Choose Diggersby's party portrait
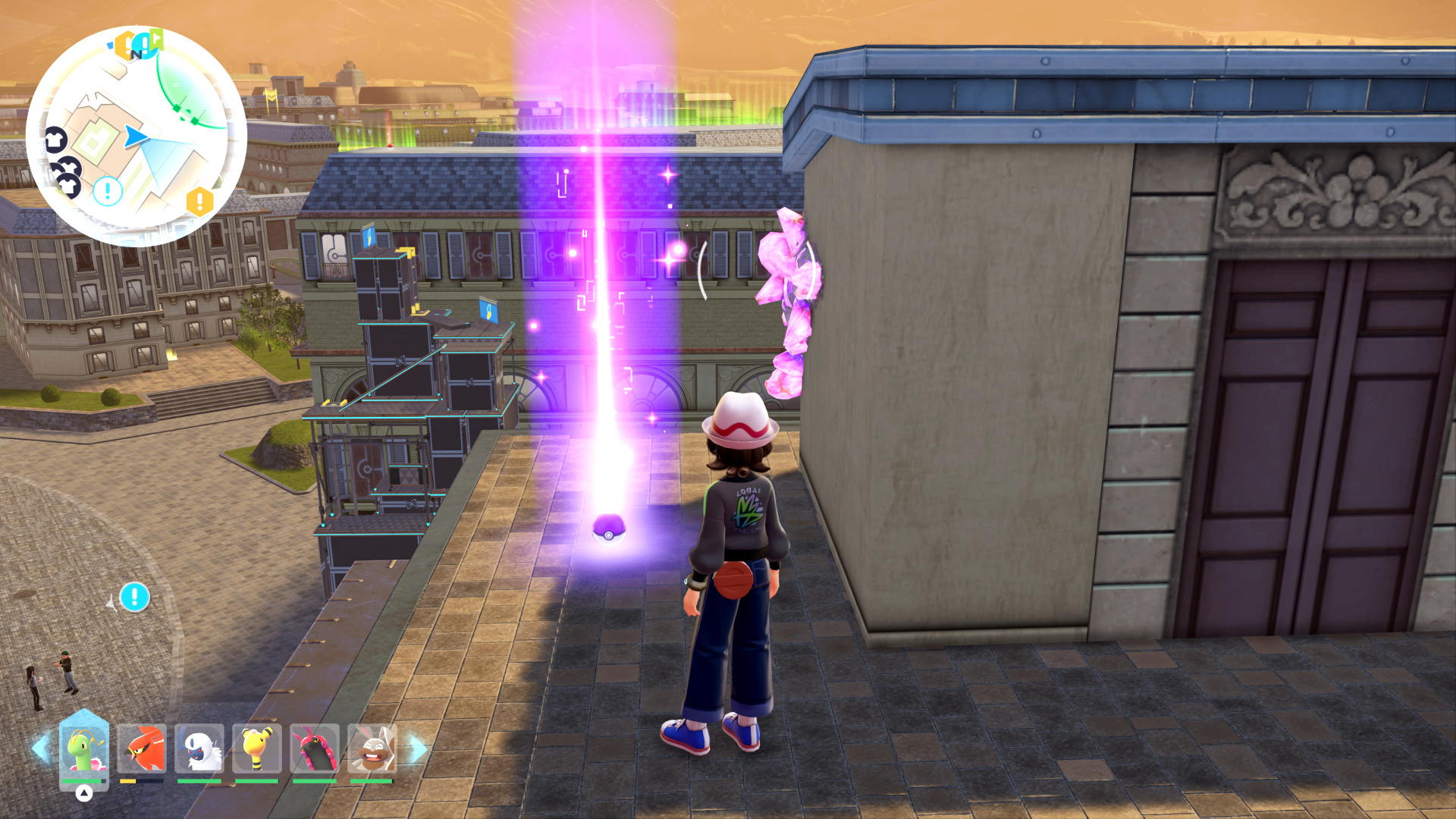 [372, 749]
